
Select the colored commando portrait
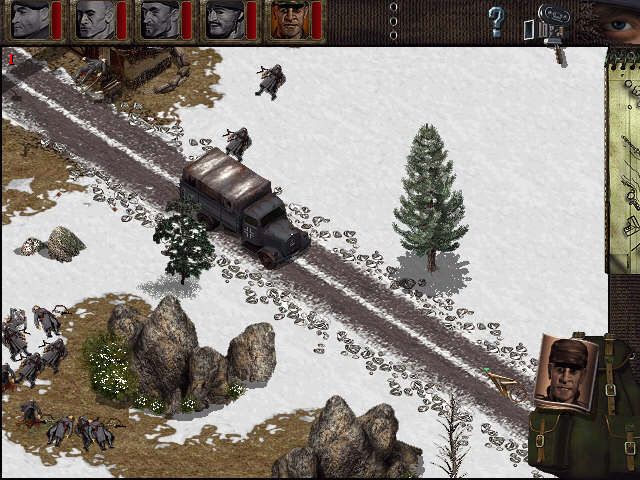tap(289, 21)
